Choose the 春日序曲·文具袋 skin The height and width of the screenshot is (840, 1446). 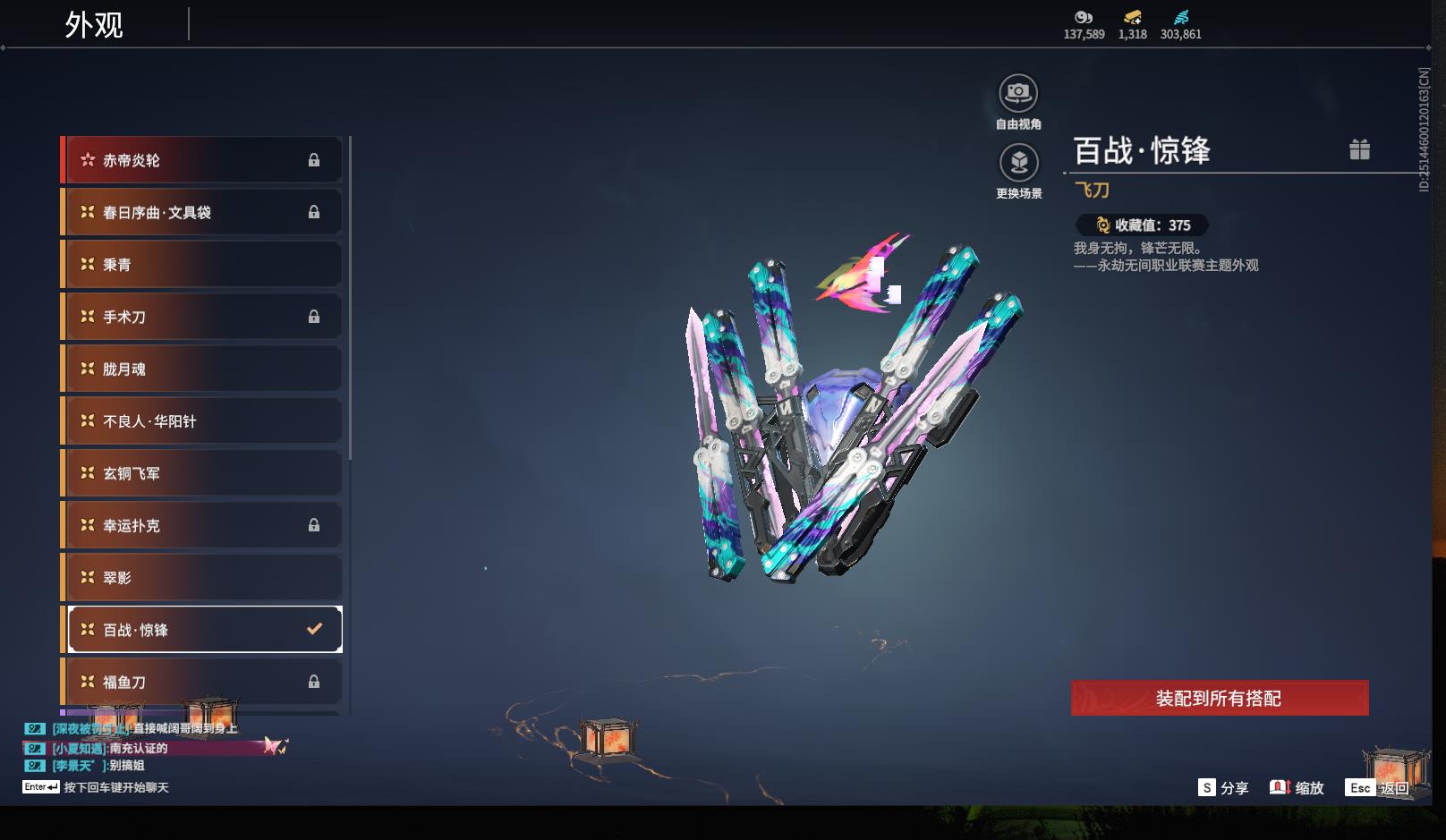pyautogui.click(x=201, y=212)
